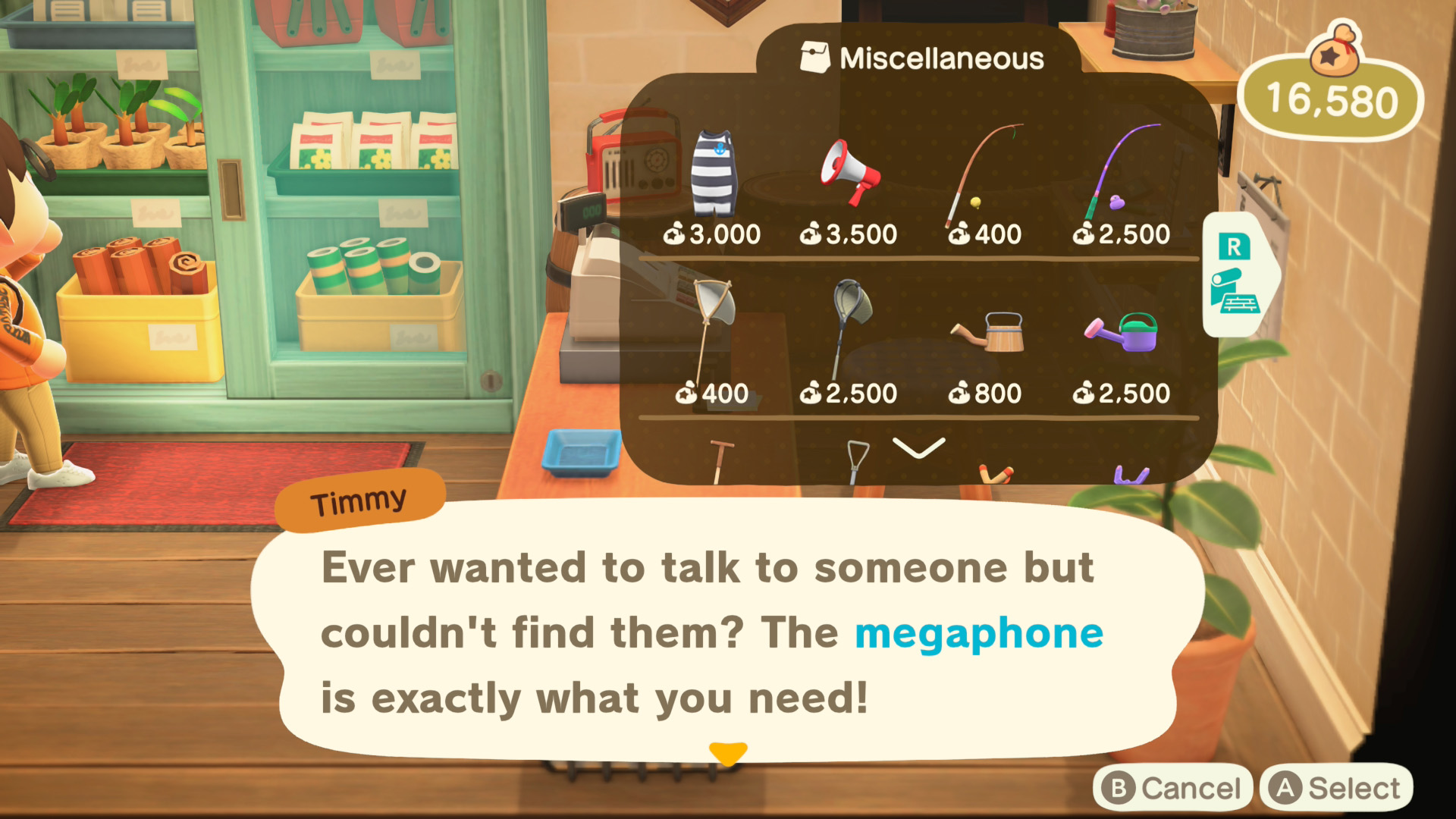Select the wooden watering can for 800 Bells
This screenshot has width=1456, height=819.
987,332
